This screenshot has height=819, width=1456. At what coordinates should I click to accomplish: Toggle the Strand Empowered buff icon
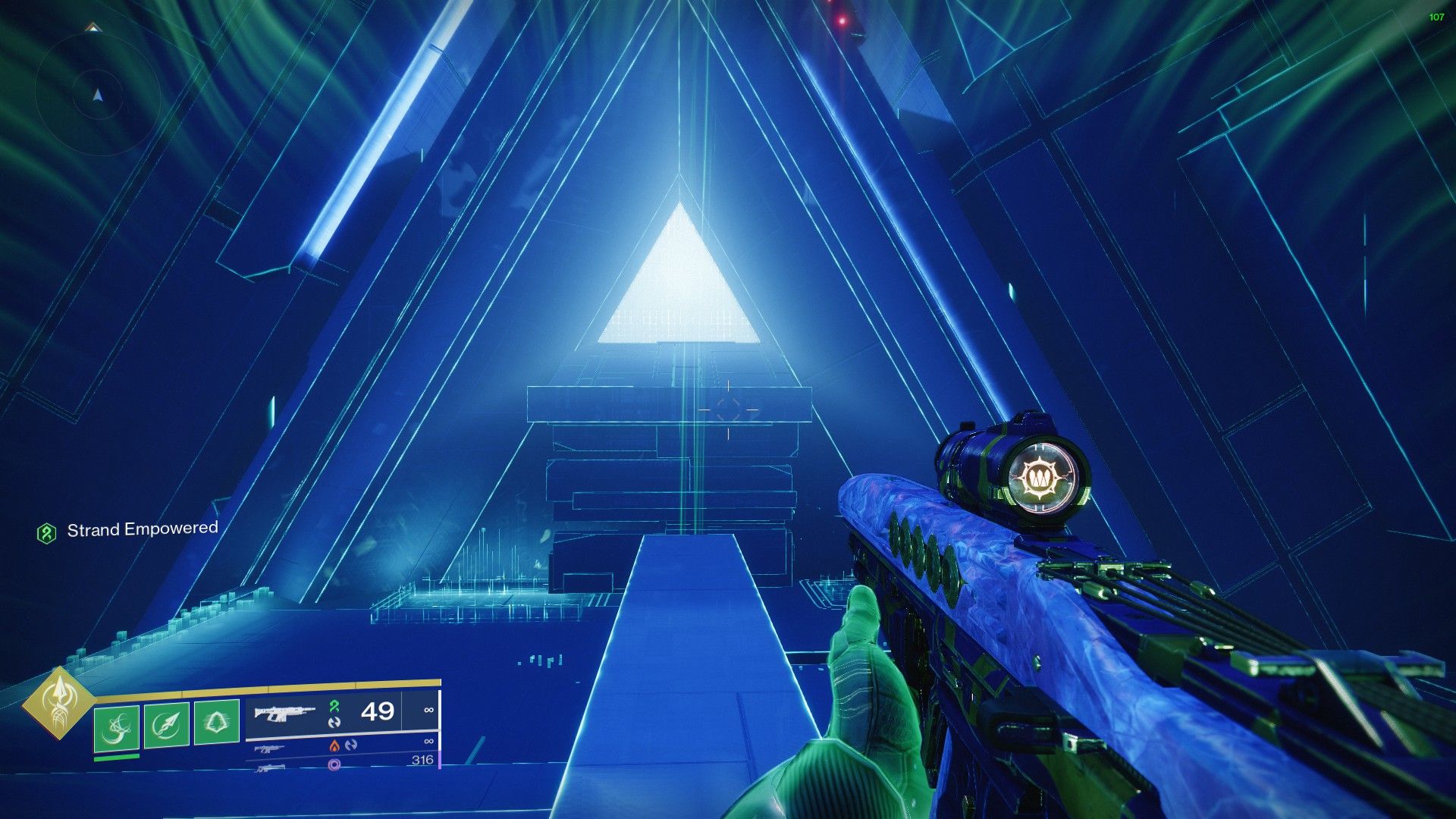[x=47, y=532]
